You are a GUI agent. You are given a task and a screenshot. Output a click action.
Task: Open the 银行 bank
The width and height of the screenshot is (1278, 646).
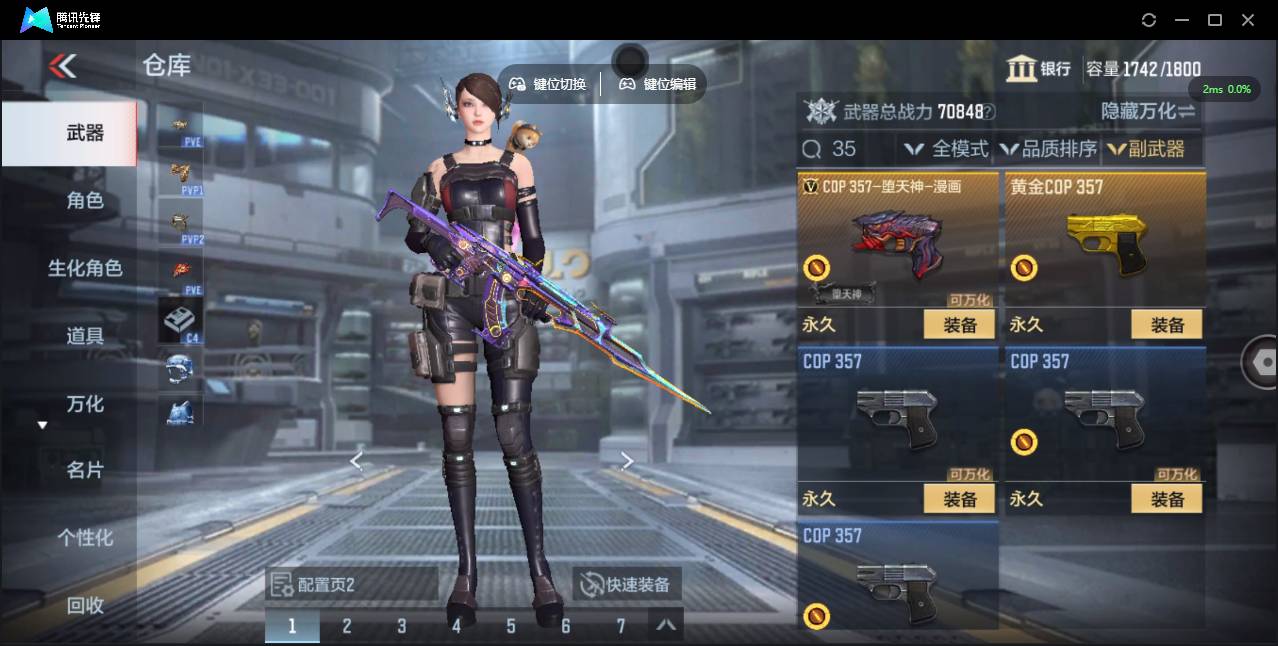coord(1039,69)
